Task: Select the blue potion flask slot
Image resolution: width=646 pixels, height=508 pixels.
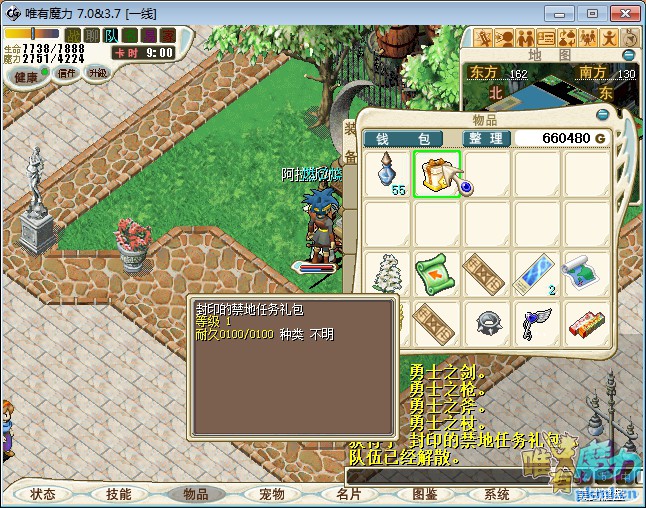Action: pyautogui.click(x=387, y=174)
